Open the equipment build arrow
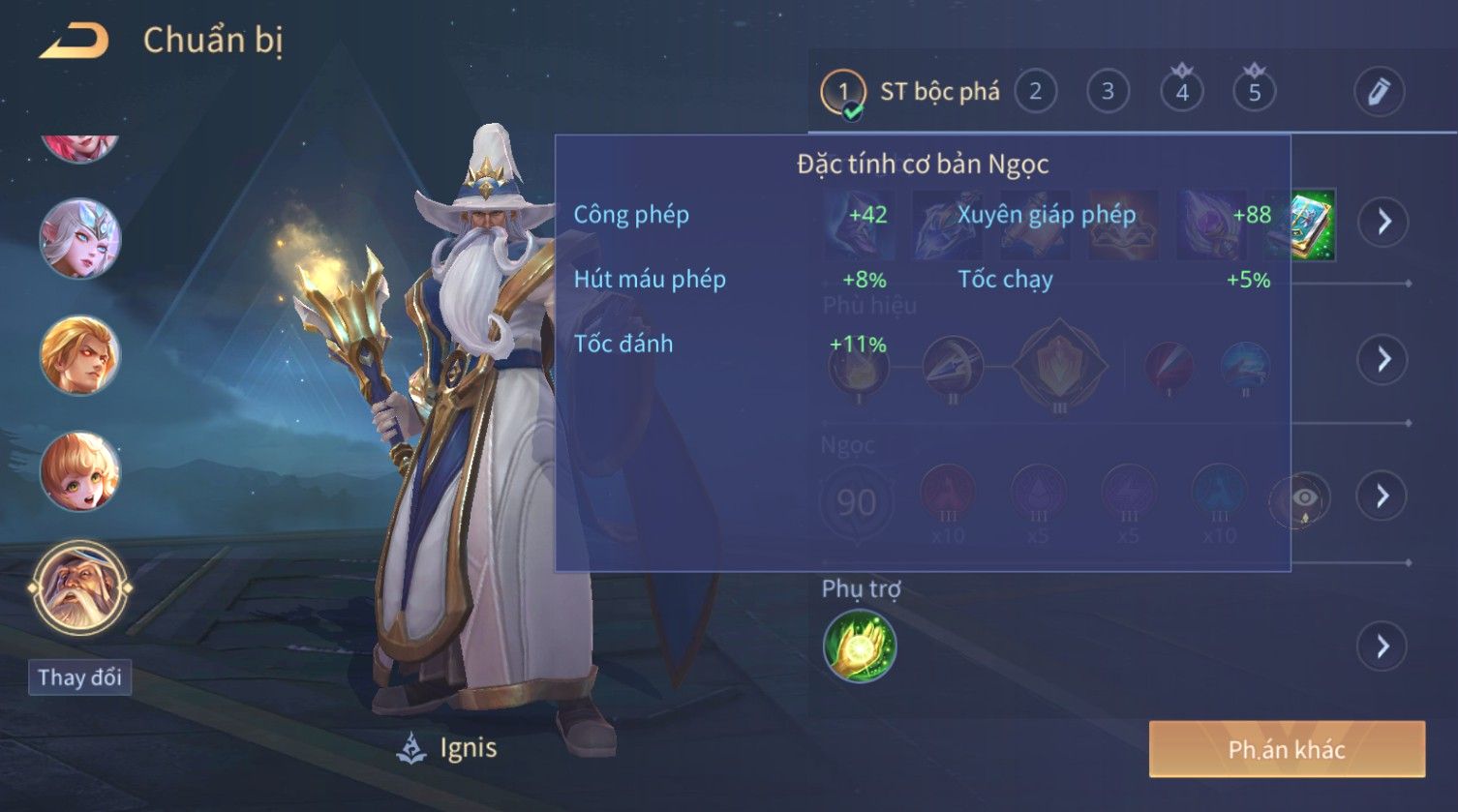The image size is (1458, 812). pyautogui.click(x=1383, y=222)
